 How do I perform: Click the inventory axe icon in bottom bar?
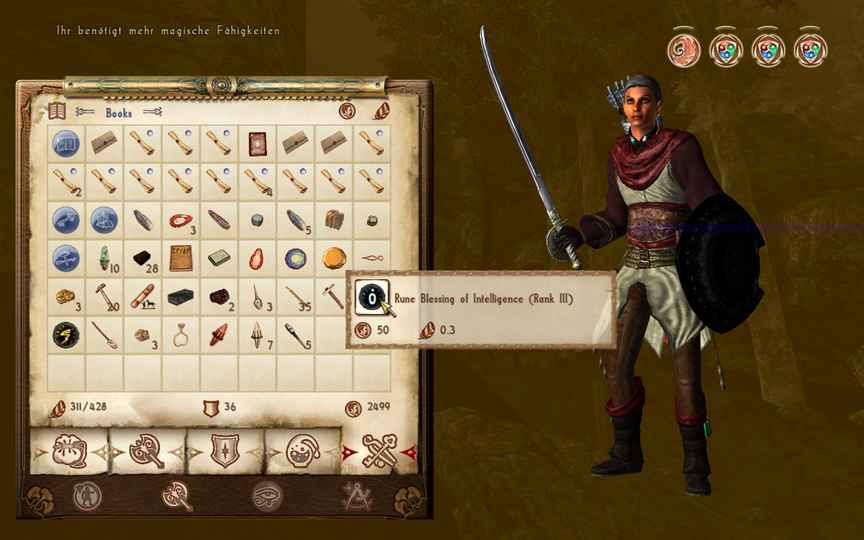(x=176, y=496)
